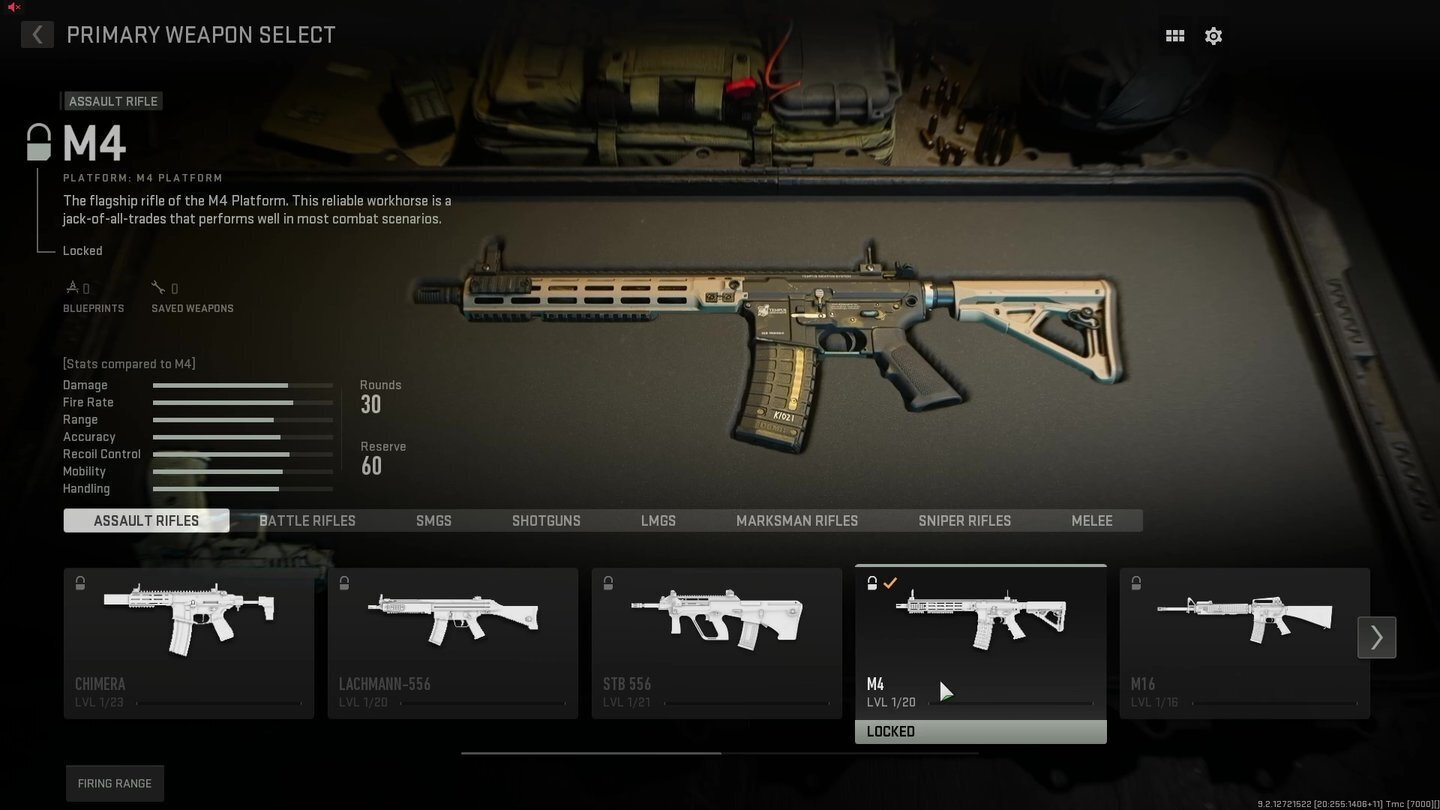Click the lock icon on the Chimera card
Image resolution: width=1440 pixels, height=810 pixels.
pos(80,582)
